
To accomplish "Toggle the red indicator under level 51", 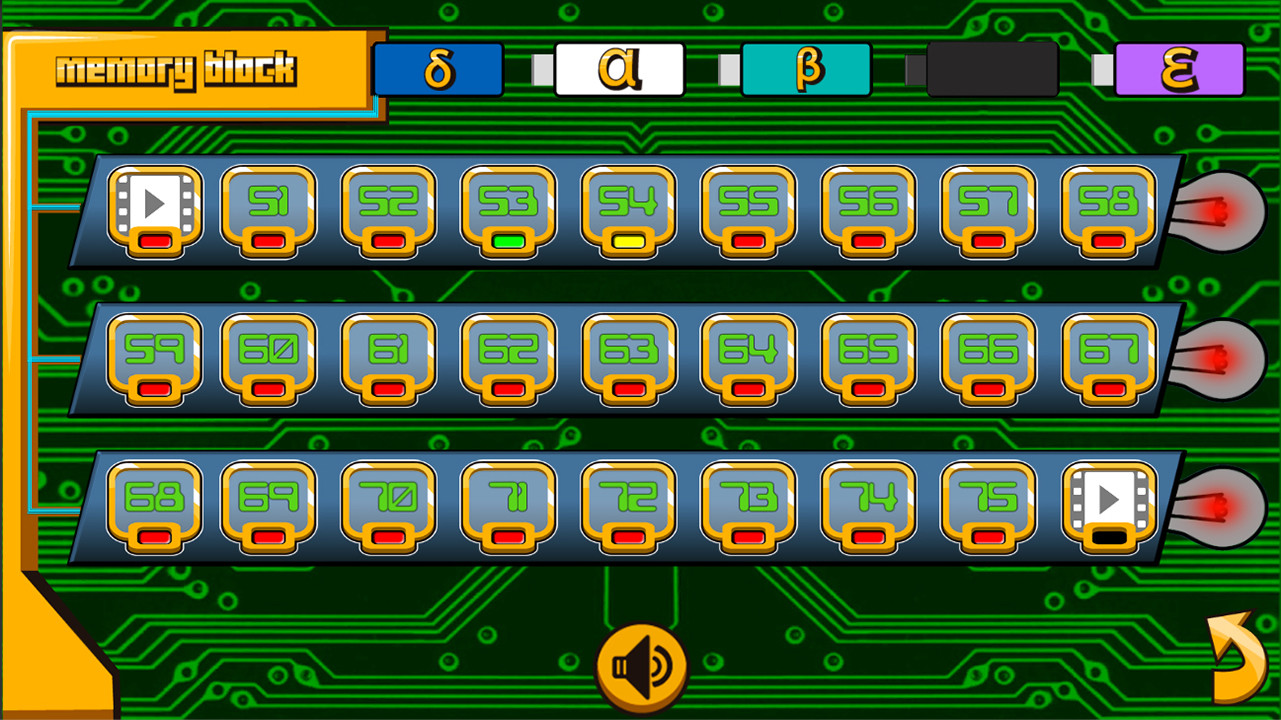I will [x=270, y=241].
